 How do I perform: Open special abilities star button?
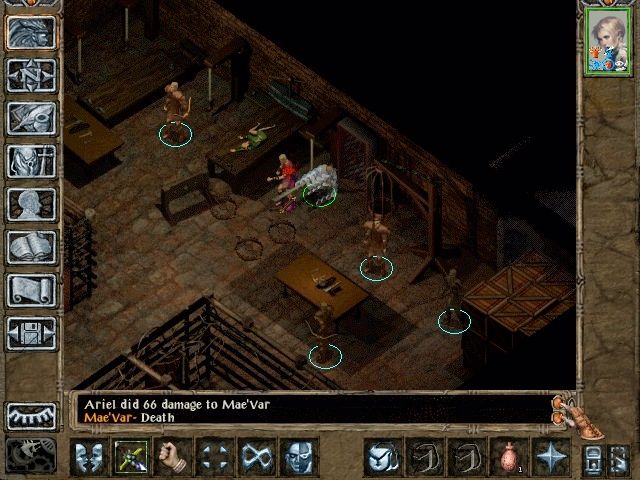click(550, 457)
